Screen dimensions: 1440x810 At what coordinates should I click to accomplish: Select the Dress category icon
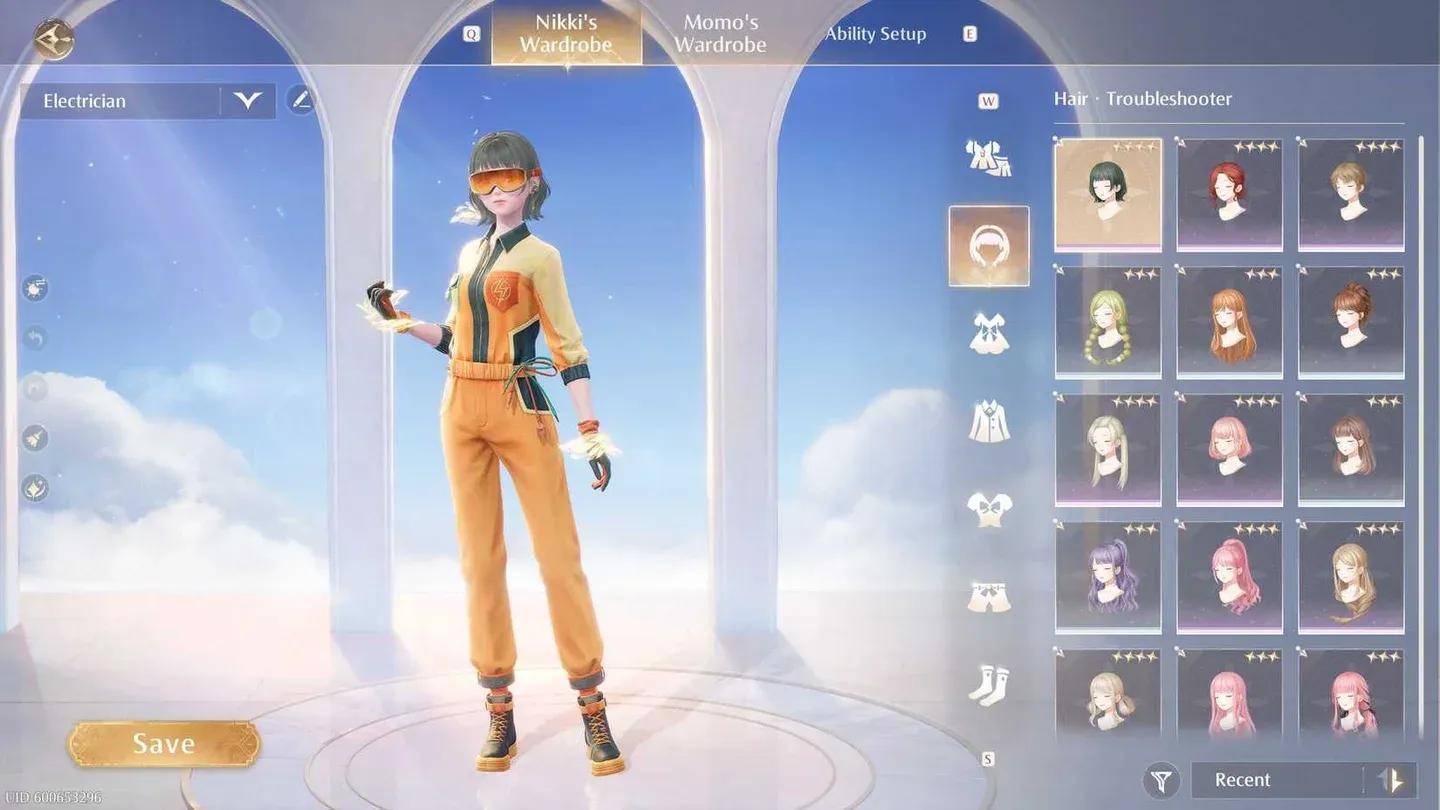(x=988, y=332)
